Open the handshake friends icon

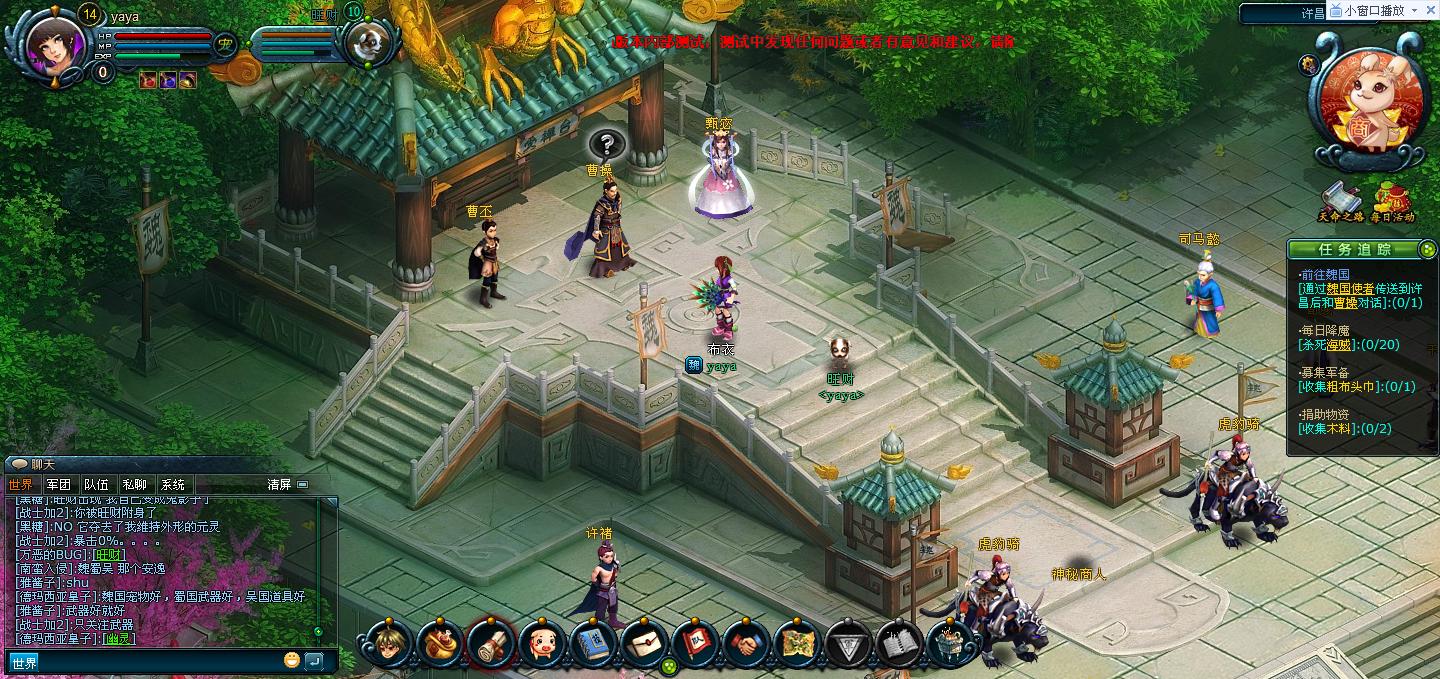pos(746,643)
